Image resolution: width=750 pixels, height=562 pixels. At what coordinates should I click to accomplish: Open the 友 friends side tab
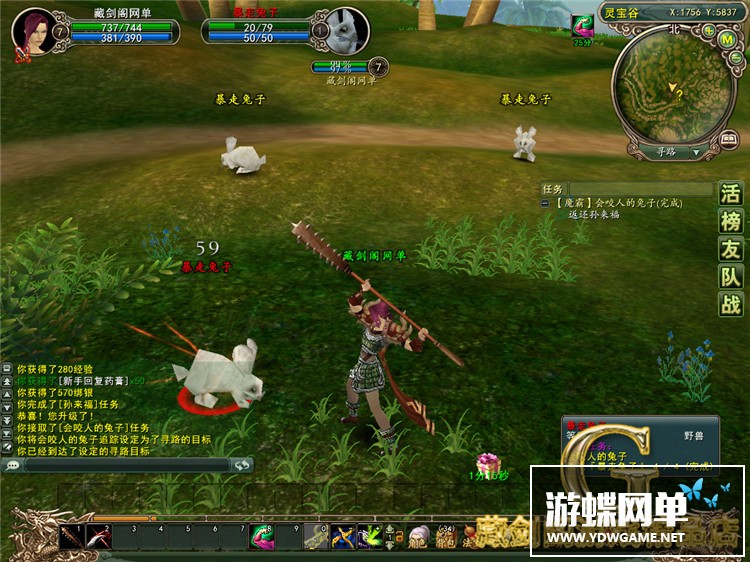[731, 250]
